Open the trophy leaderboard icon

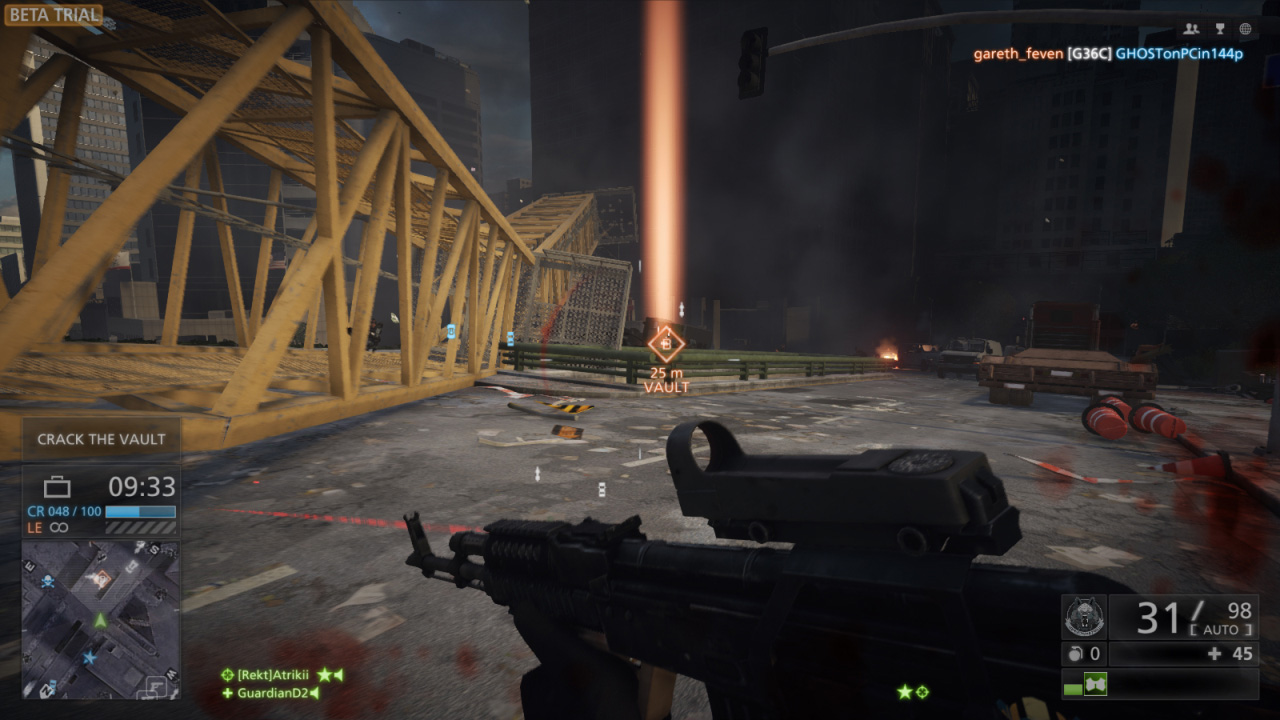coord(1218,29)
